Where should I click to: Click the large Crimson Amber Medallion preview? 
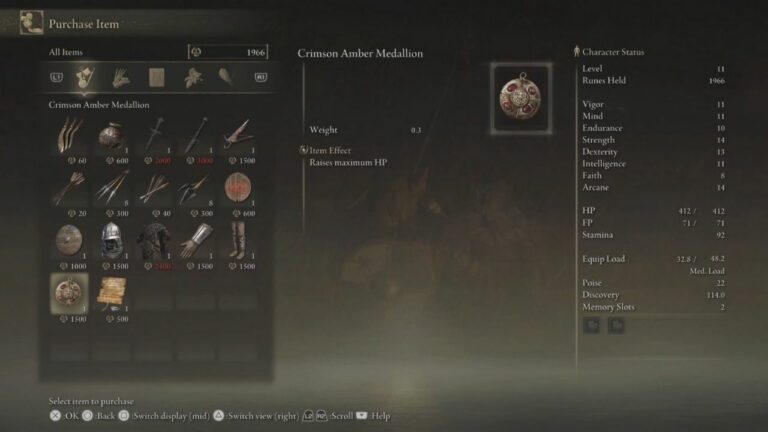[520, 96]
